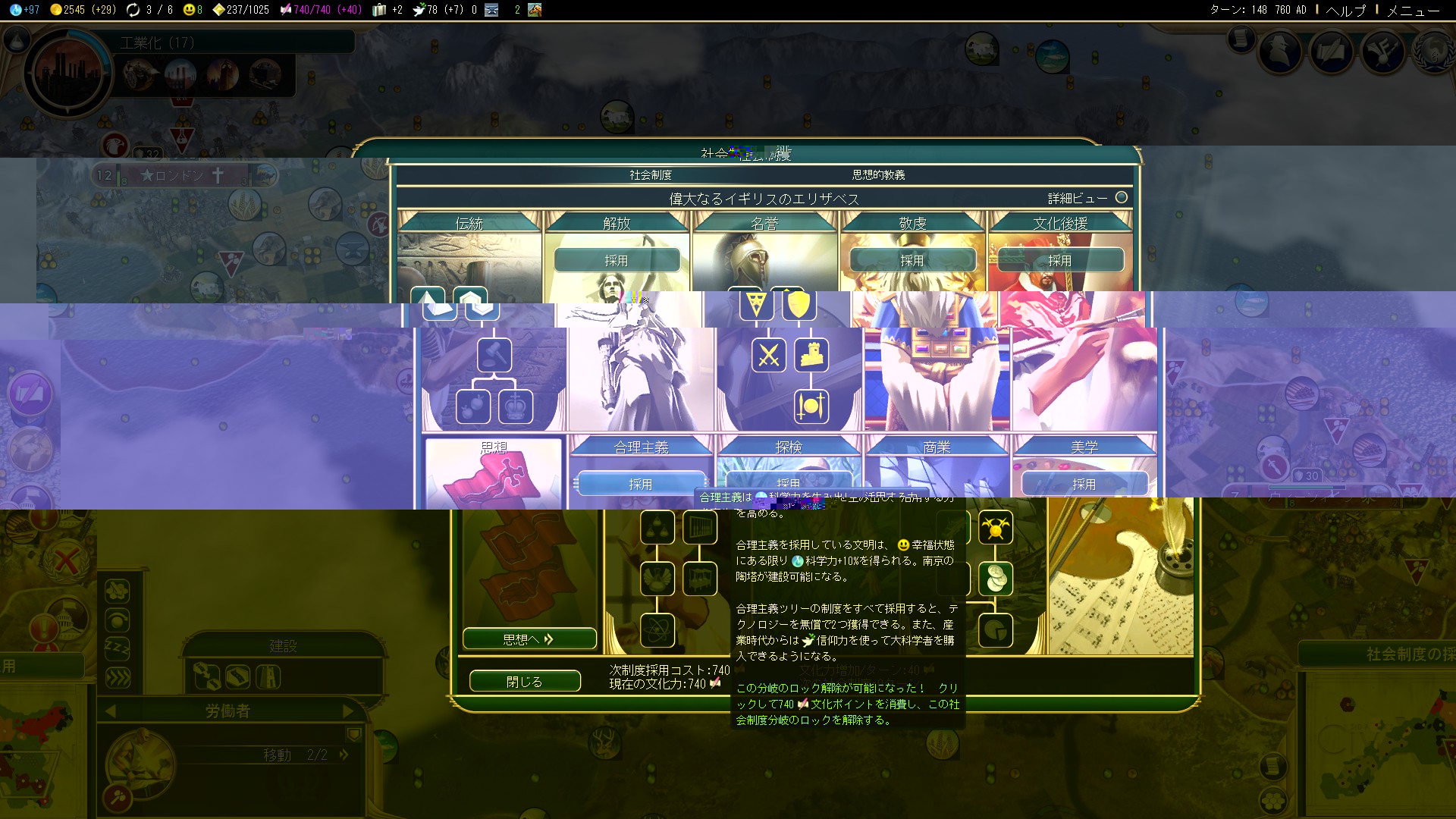Select the crossed swords policy in 名誉
This screenshot has height=819, width=1456.
click(x=769, y=356)
